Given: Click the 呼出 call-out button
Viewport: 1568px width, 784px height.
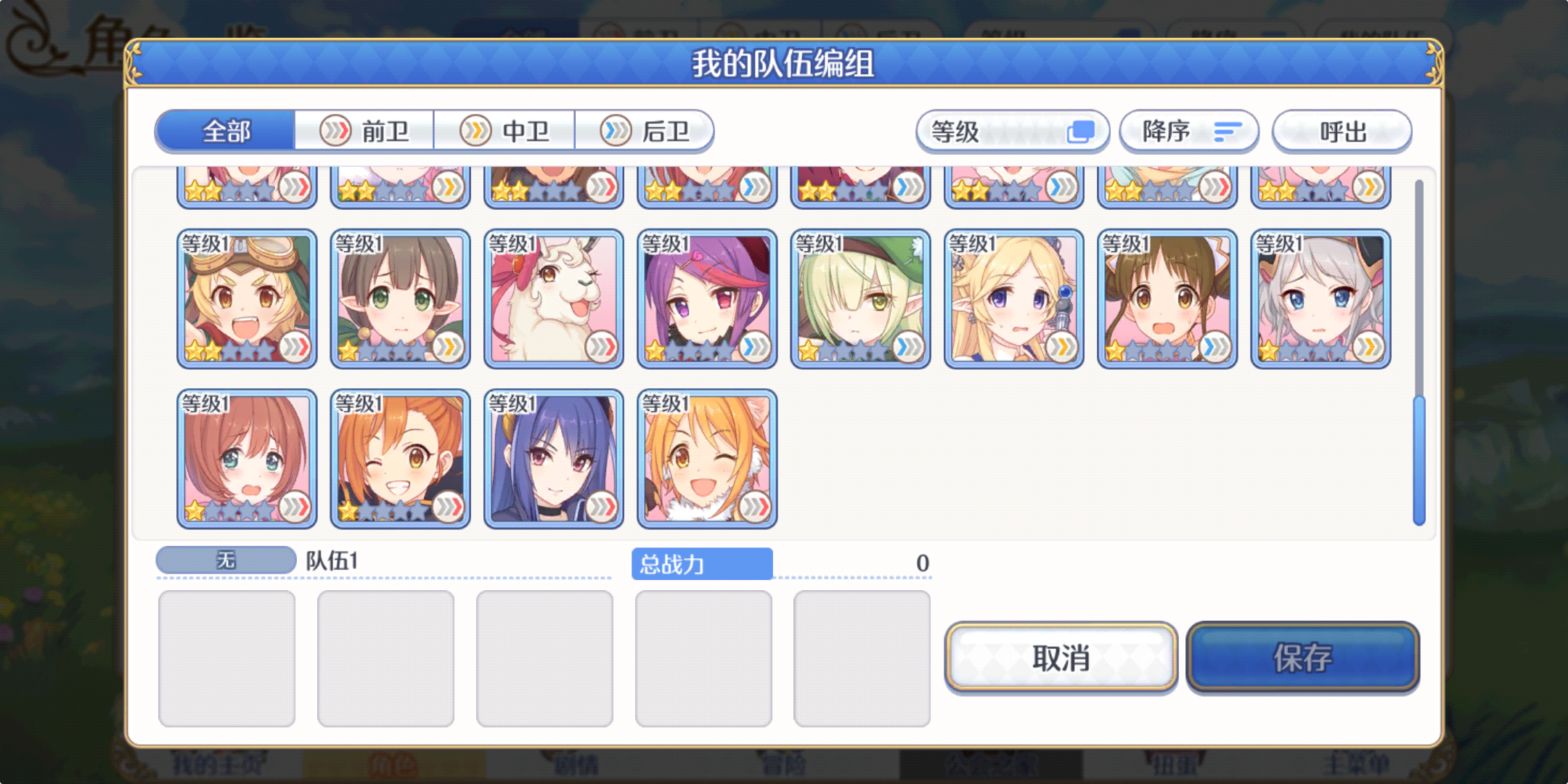Looking at the screenshot, I should 1342,131.
